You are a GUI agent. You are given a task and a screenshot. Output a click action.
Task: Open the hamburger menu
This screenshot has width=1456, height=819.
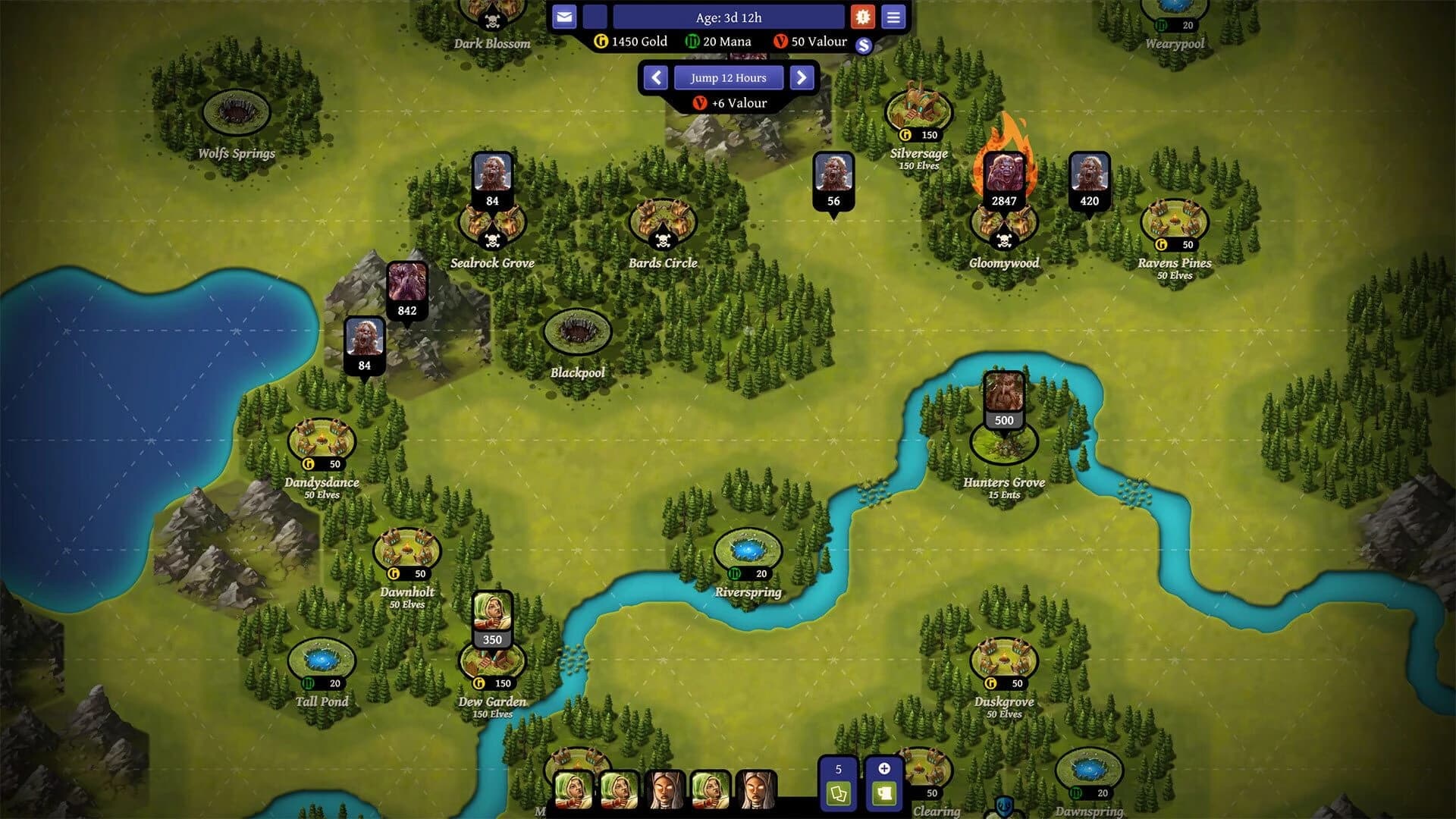[x=893, y=17]
